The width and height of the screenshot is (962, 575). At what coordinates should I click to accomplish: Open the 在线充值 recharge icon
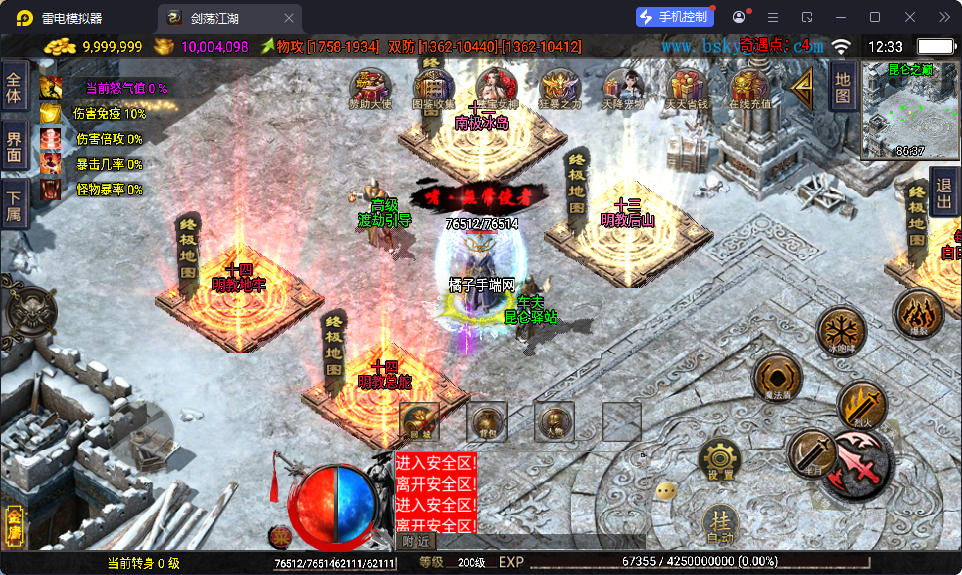[749, 88]
